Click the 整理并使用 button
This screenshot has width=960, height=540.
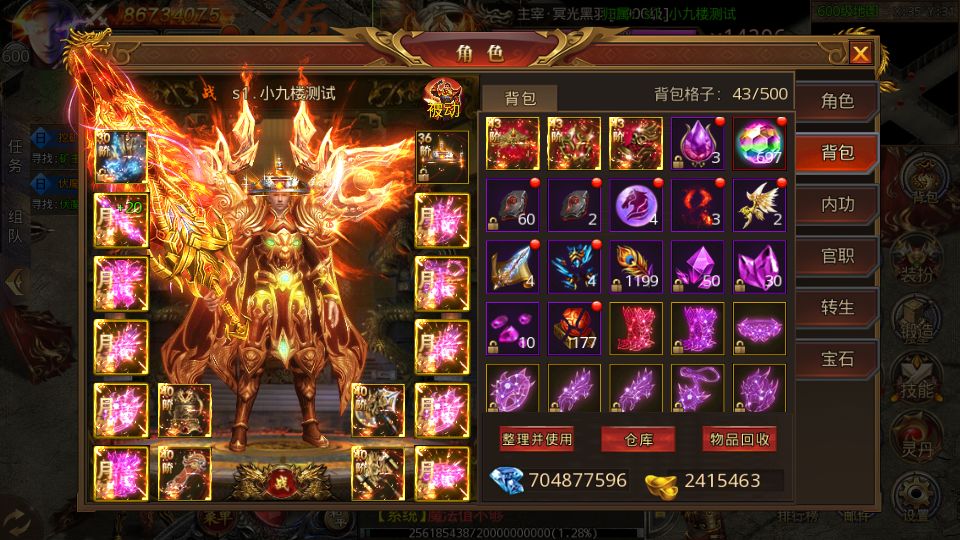(537, 439)
